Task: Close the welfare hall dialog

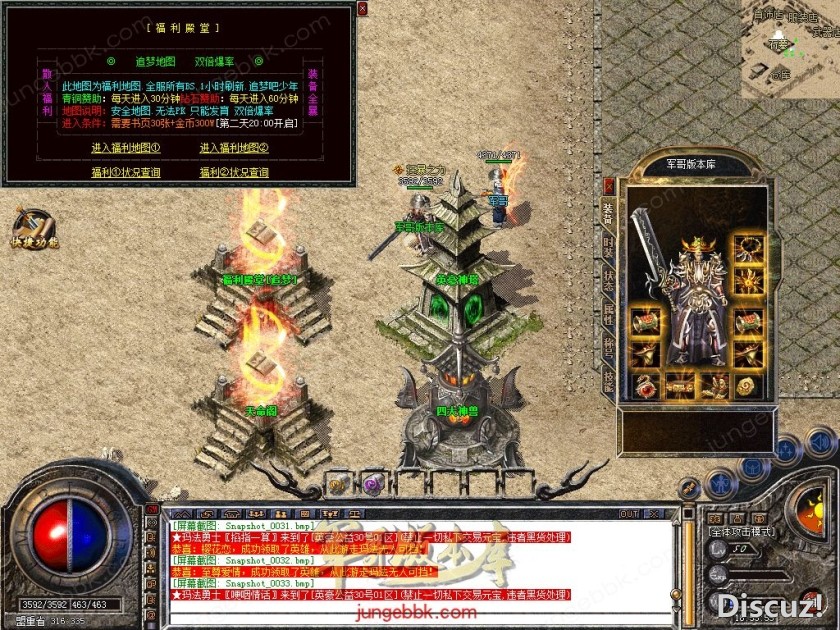Action: point(361,9)
